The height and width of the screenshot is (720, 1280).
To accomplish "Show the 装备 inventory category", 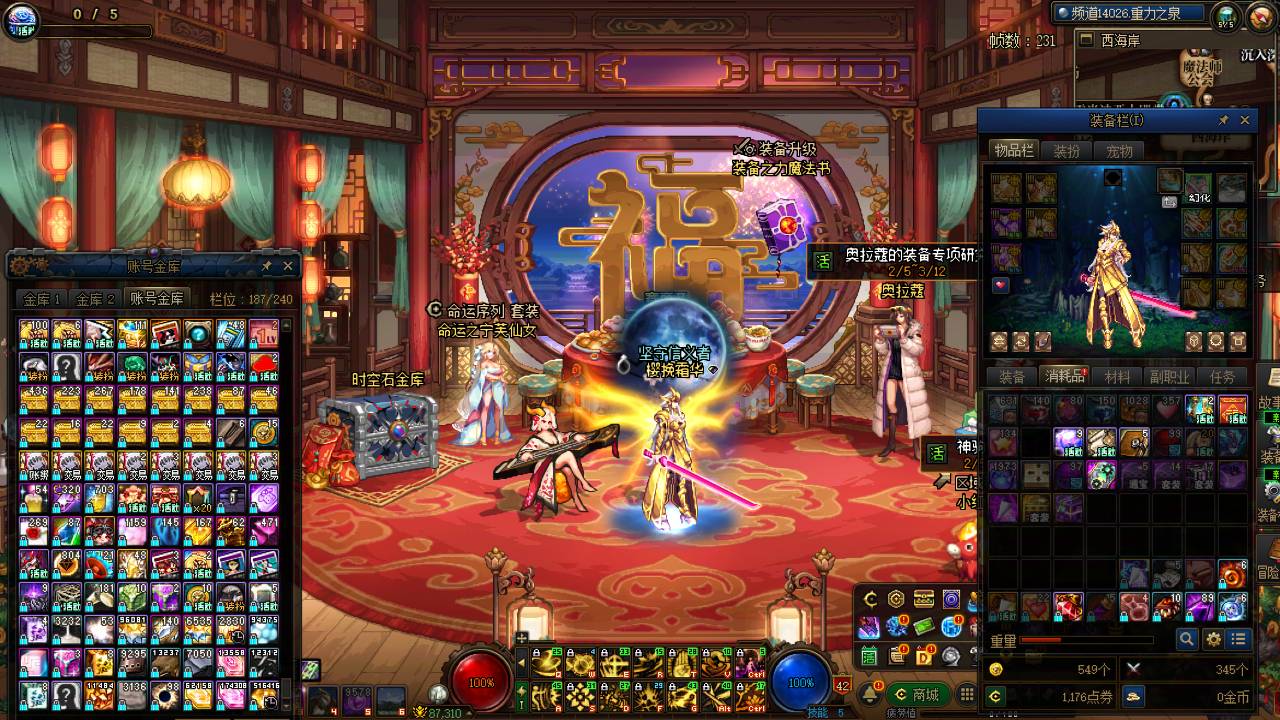I will click(x=1012, y=377).
